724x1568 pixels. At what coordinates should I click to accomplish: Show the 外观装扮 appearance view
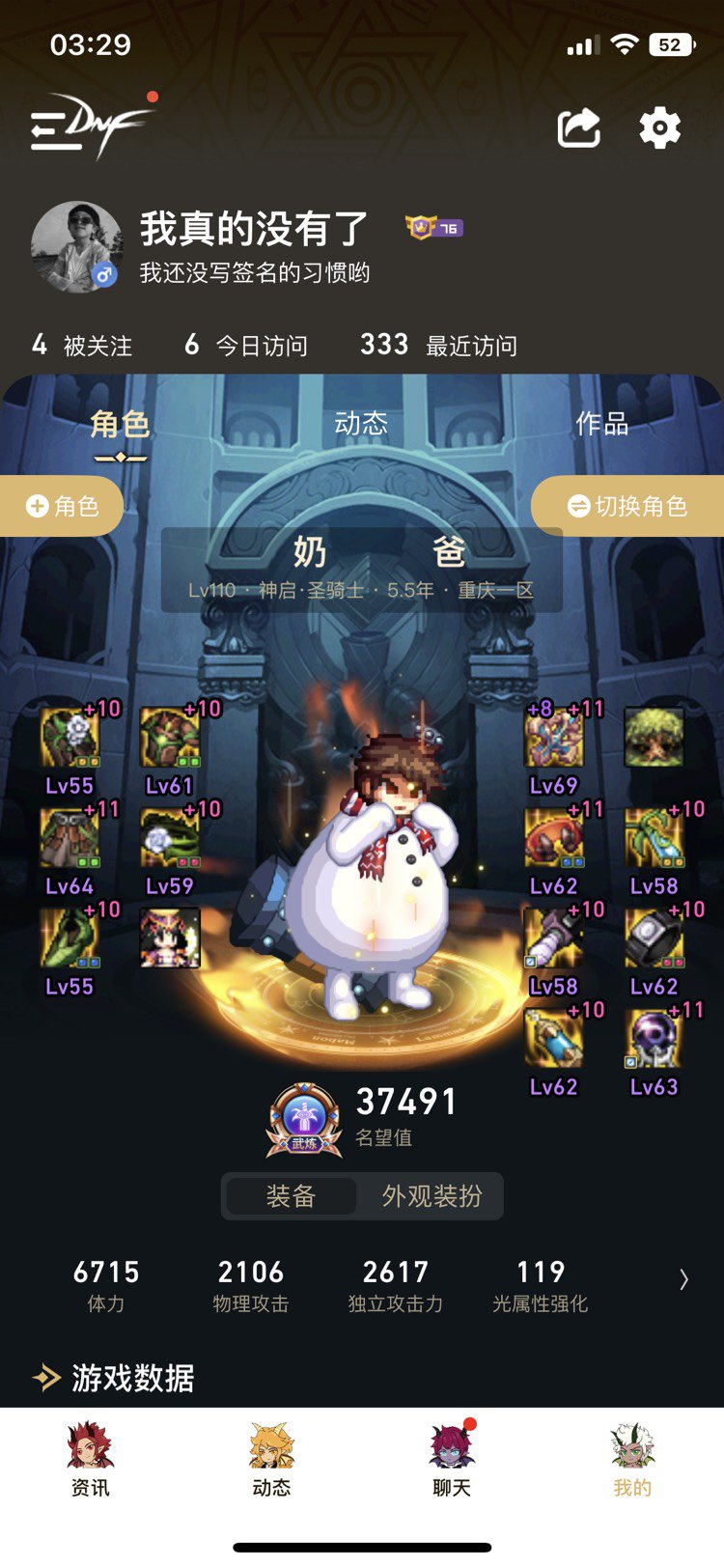[x=432, y=1196]
